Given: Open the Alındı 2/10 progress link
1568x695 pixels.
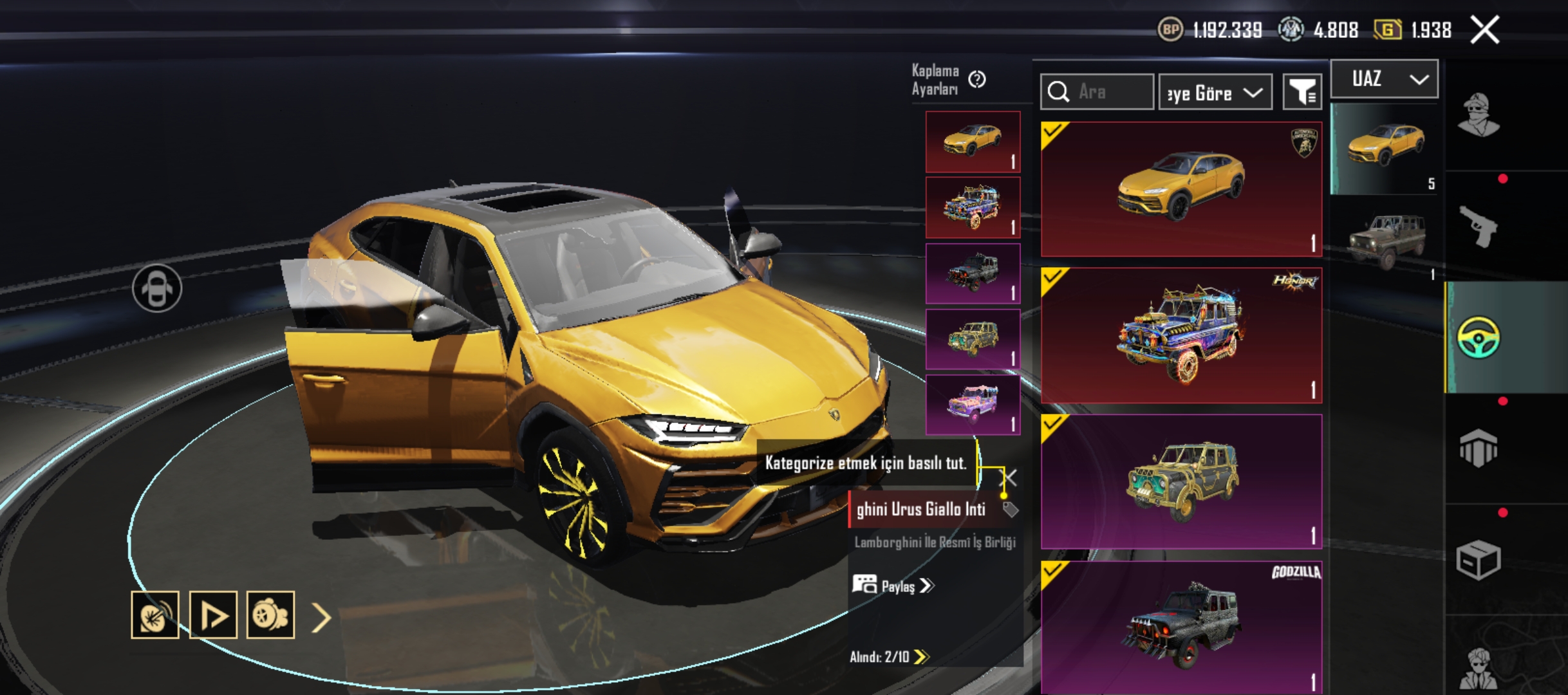Looking at the screenshot, I should pyautogui.click(x=888, y=656).
